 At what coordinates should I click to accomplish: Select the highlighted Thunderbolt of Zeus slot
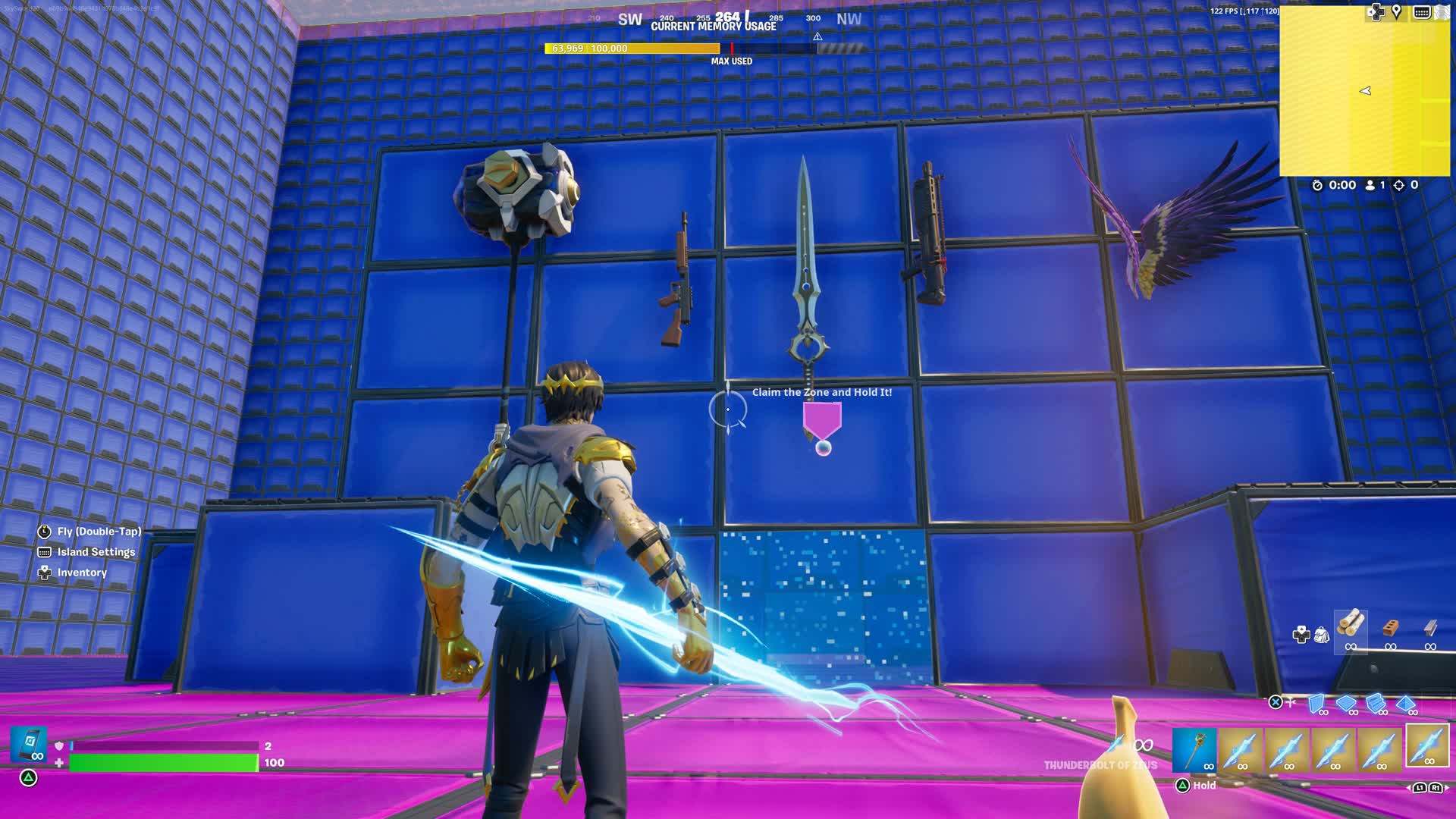(1427, 745)
